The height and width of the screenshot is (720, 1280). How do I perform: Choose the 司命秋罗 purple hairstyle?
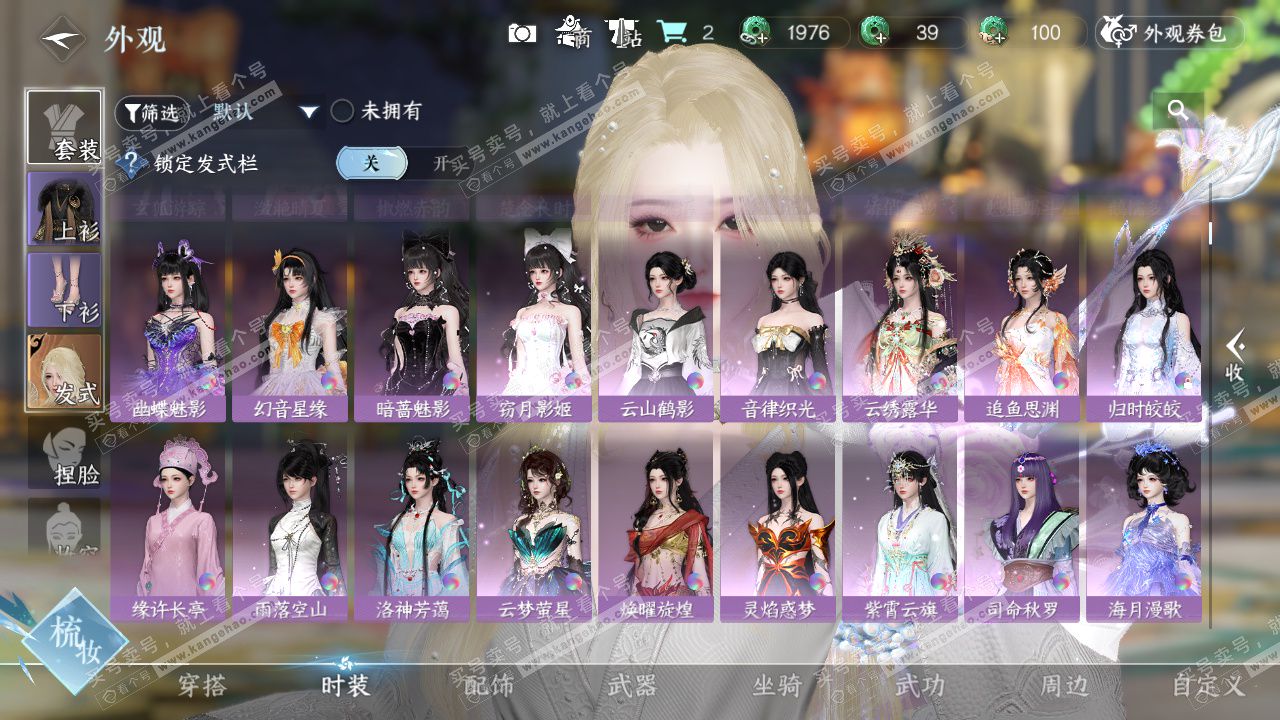1021,527
